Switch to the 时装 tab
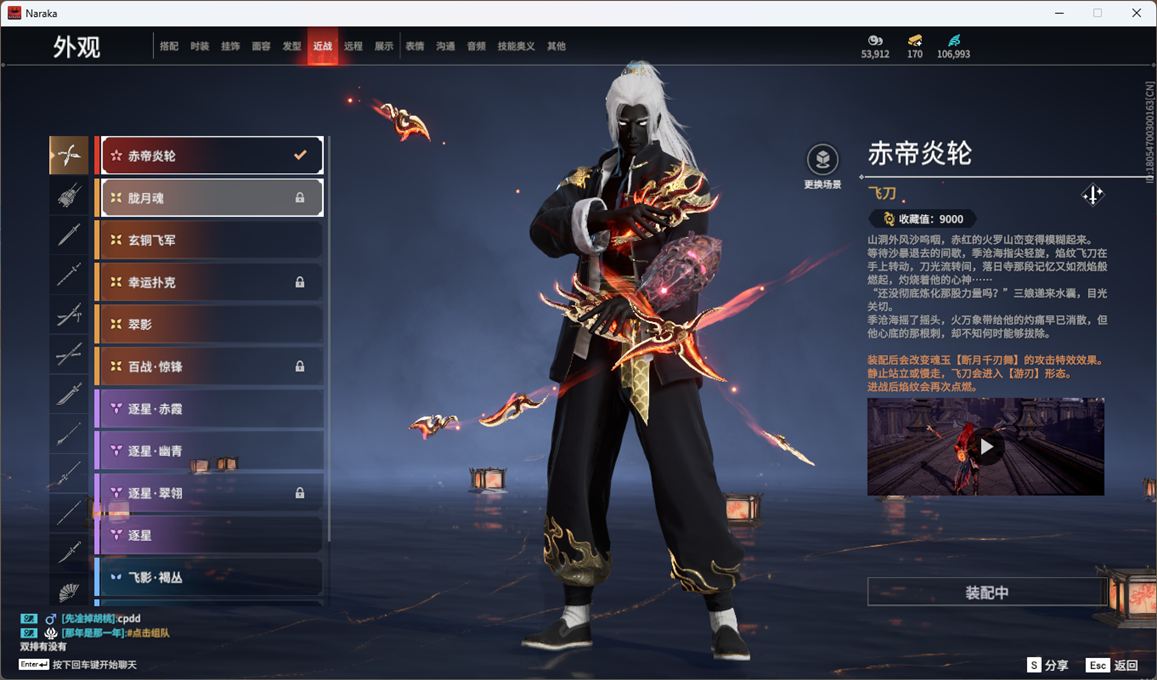Viewport: 1157px width, 680px height. coord(200,46)
